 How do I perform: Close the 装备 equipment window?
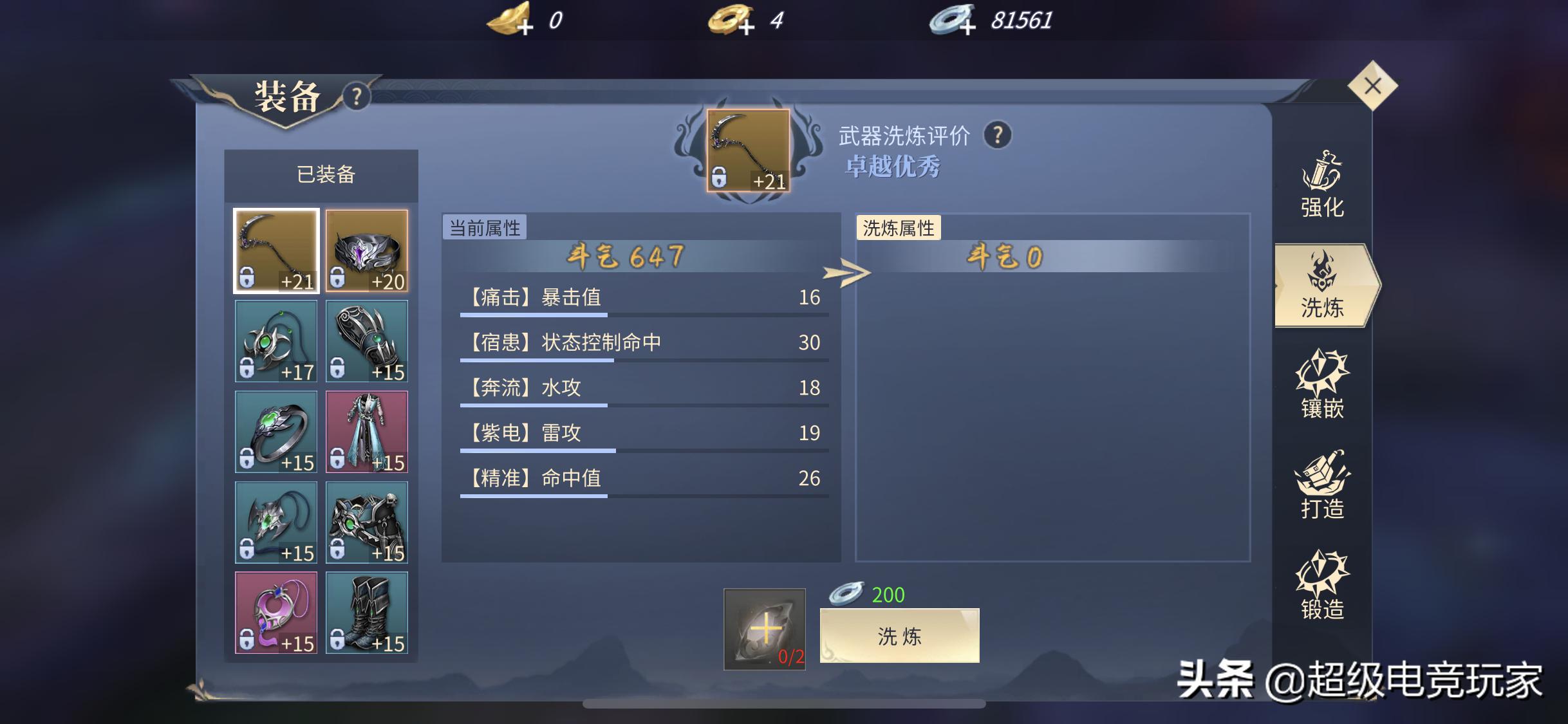(x=1373, y=84)
